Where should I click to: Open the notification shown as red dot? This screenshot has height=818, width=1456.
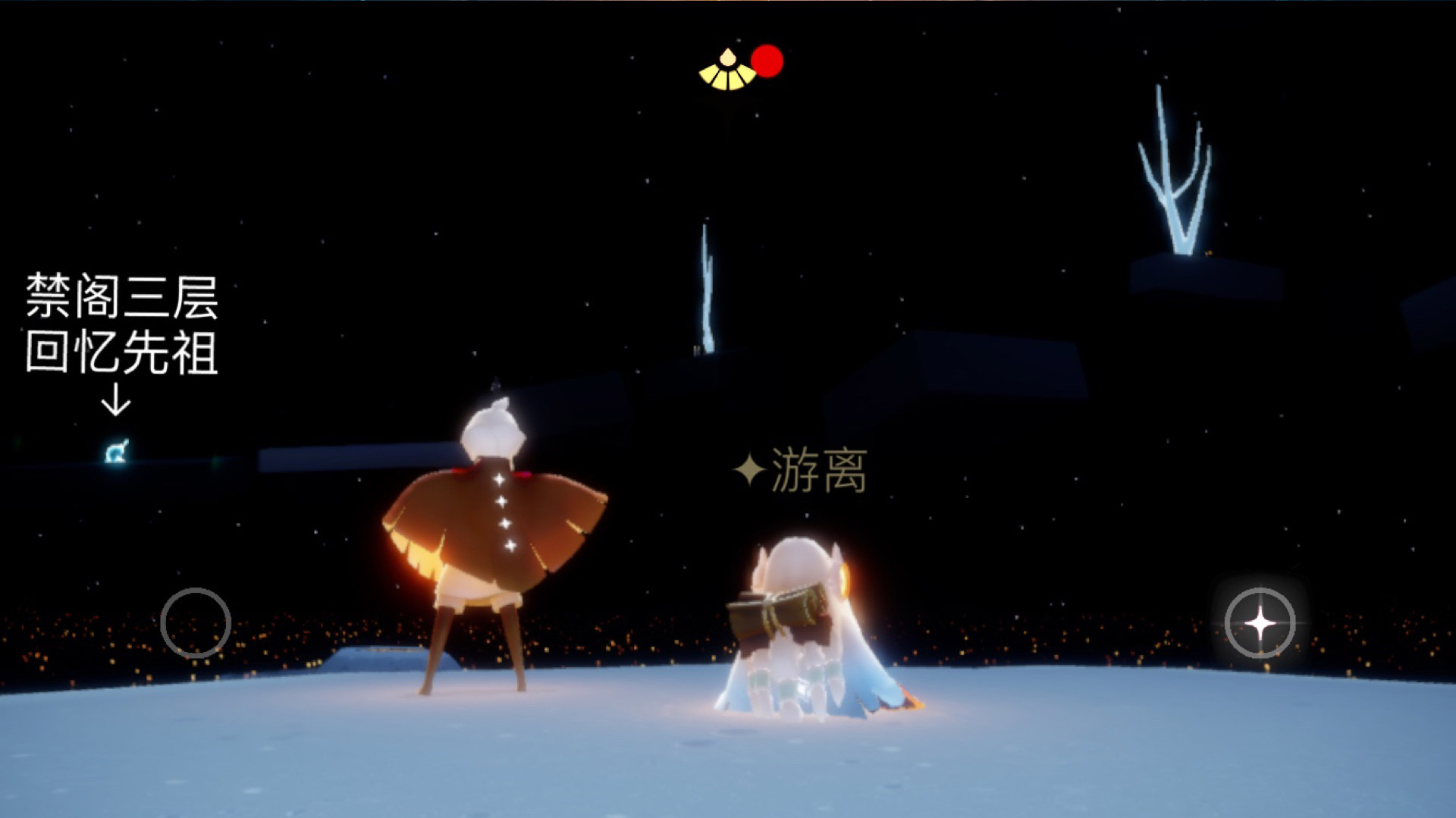pos(768,59)
